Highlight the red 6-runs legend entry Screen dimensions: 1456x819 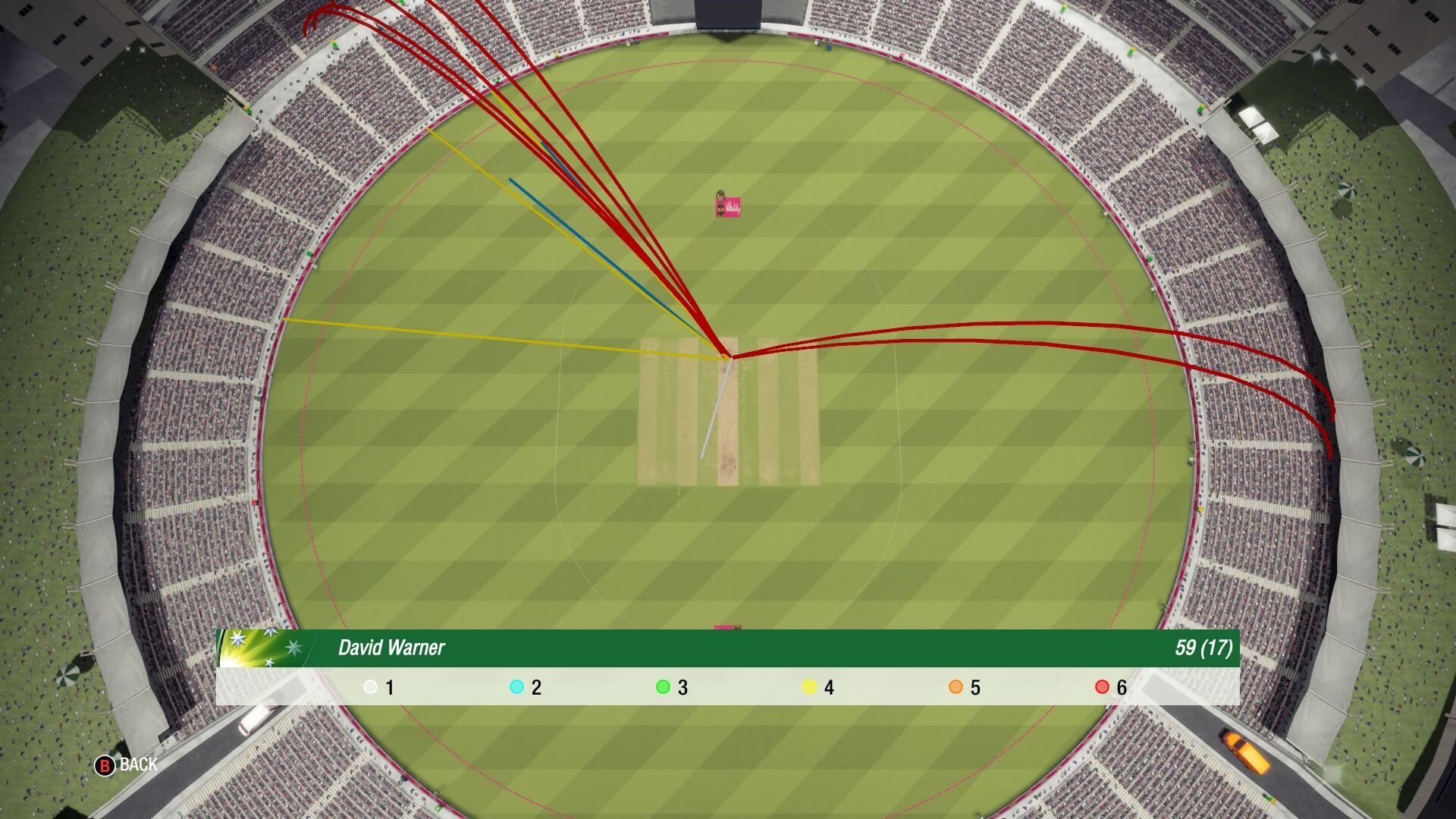click(x=1110, y=687)
